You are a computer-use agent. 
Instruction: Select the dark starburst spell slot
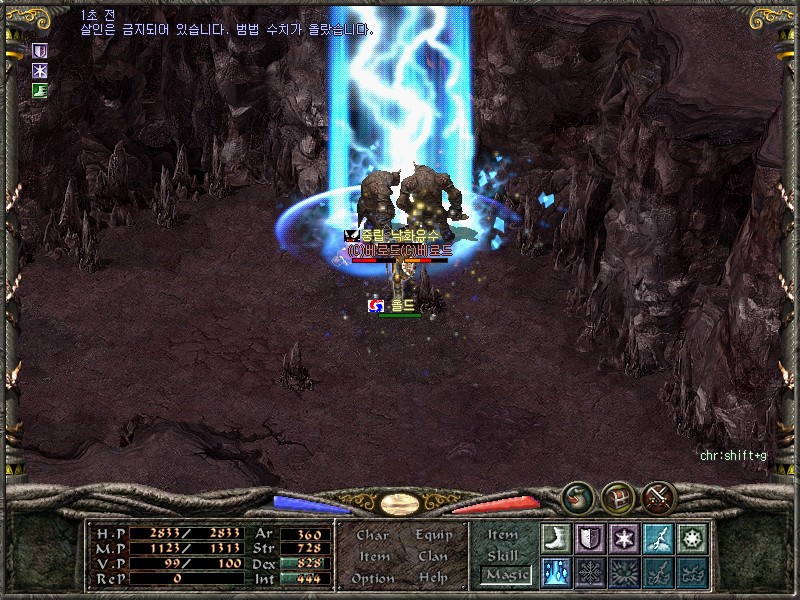[x=624, y=572]
